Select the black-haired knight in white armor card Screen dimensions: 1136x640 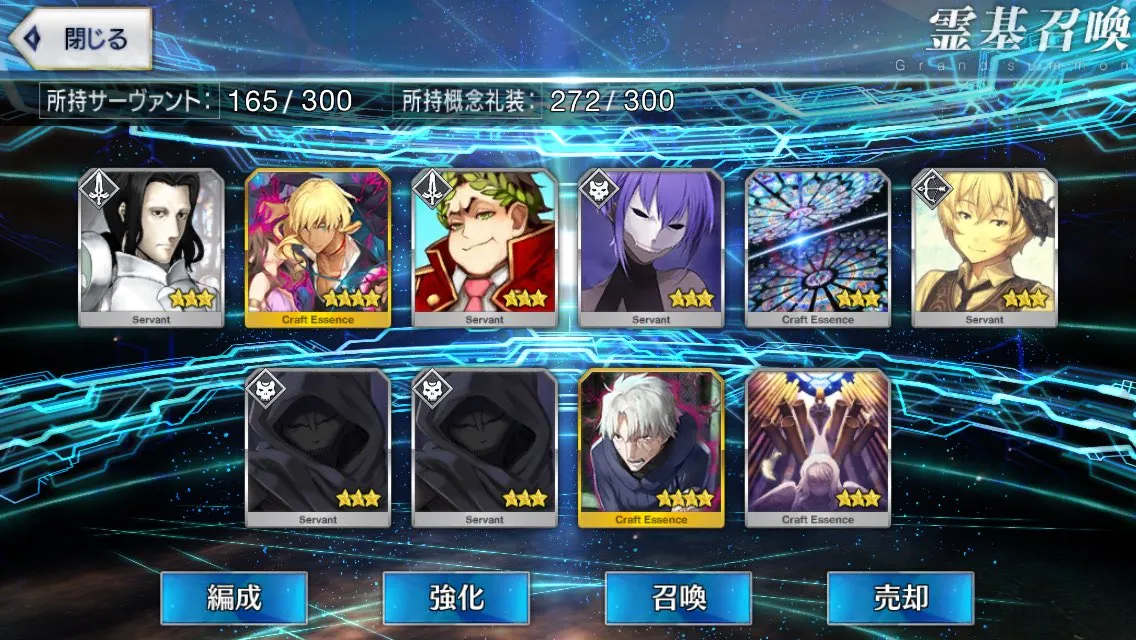(152, 247)
